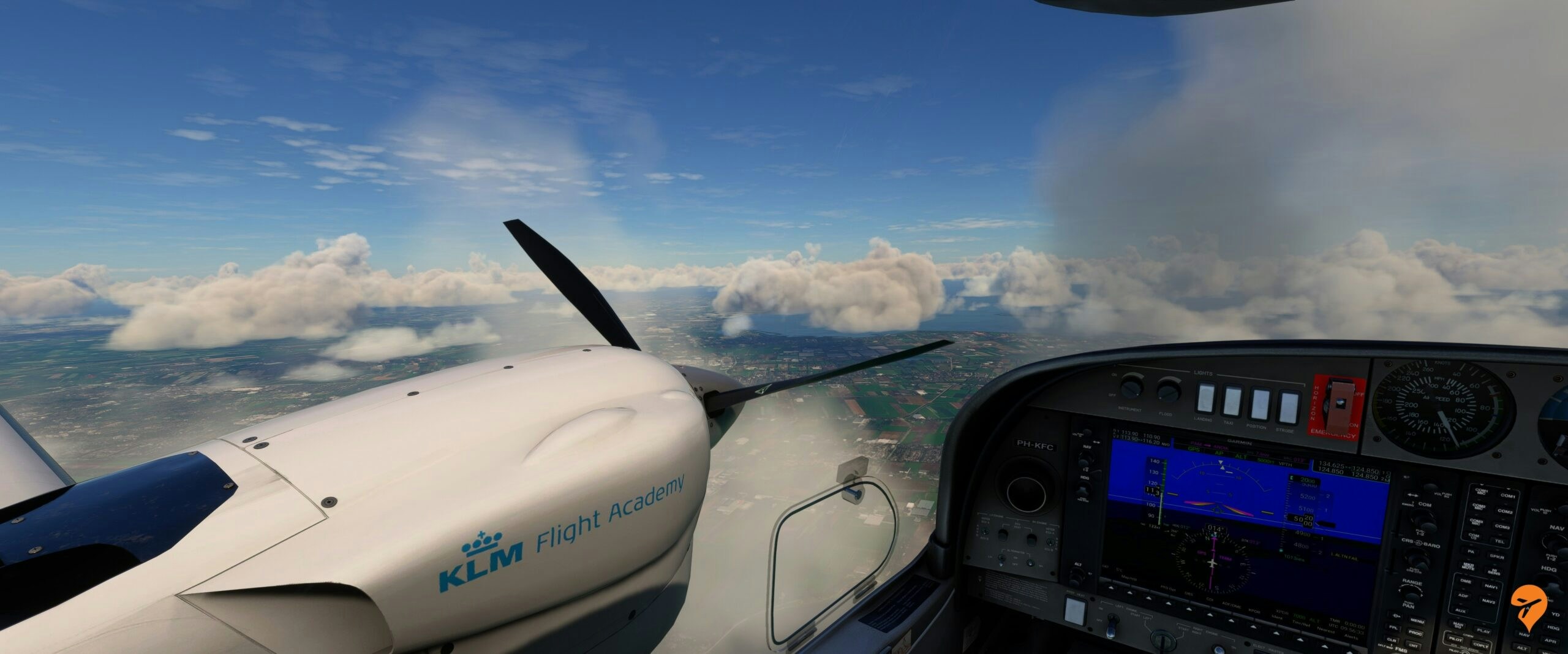Image resolution: width=1568 pixels, height=654 pixels.
Task: Click the HDG heading knob on the PFD bezel
Action: (1084, 489)
